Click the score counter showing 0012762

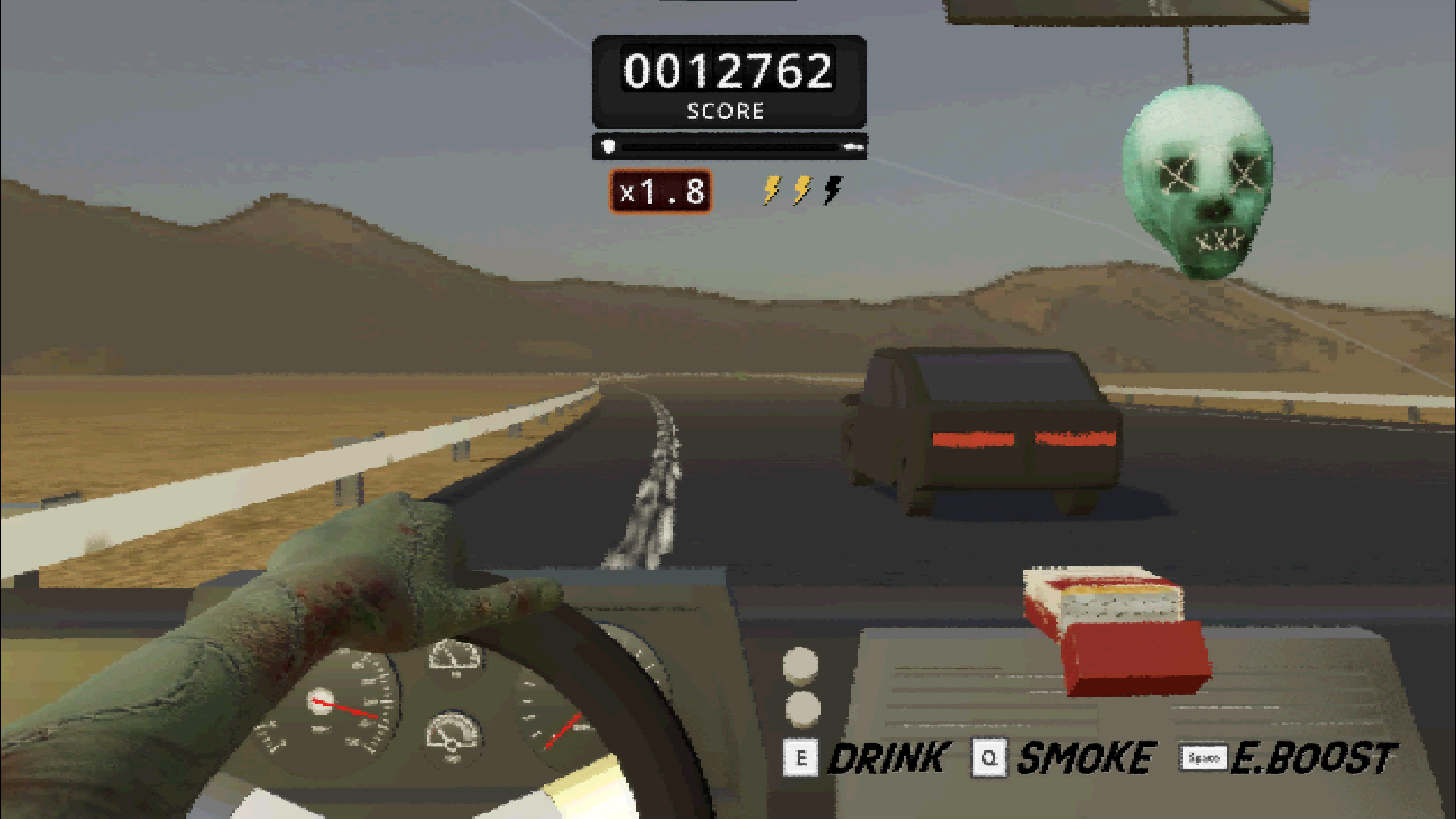727,69
